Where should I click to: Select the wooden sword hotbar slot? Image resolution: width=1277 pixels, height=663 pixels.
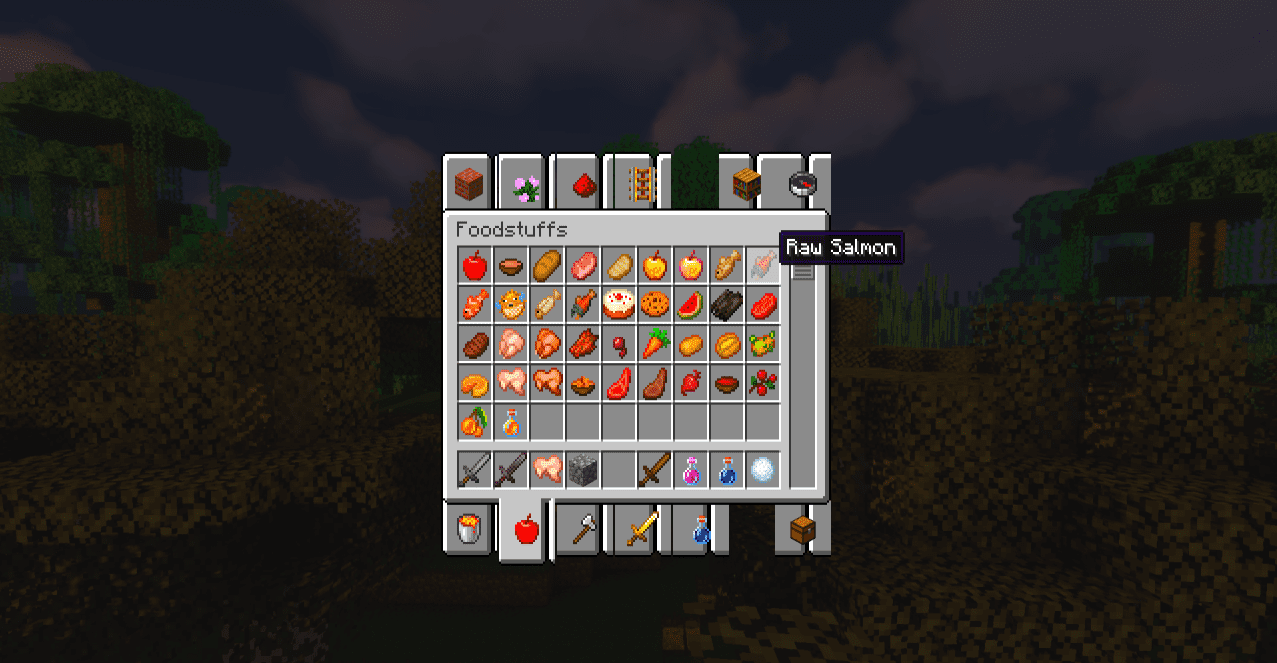(655, 469)
